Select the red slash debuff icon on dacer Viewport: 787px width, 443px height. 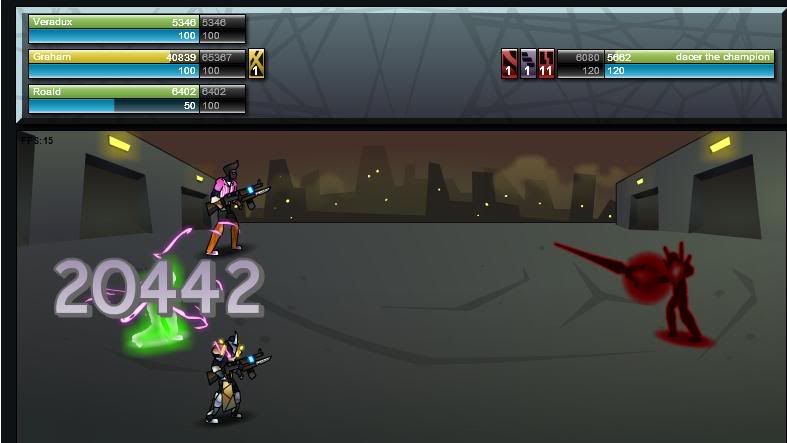click(x=510, y=64)
